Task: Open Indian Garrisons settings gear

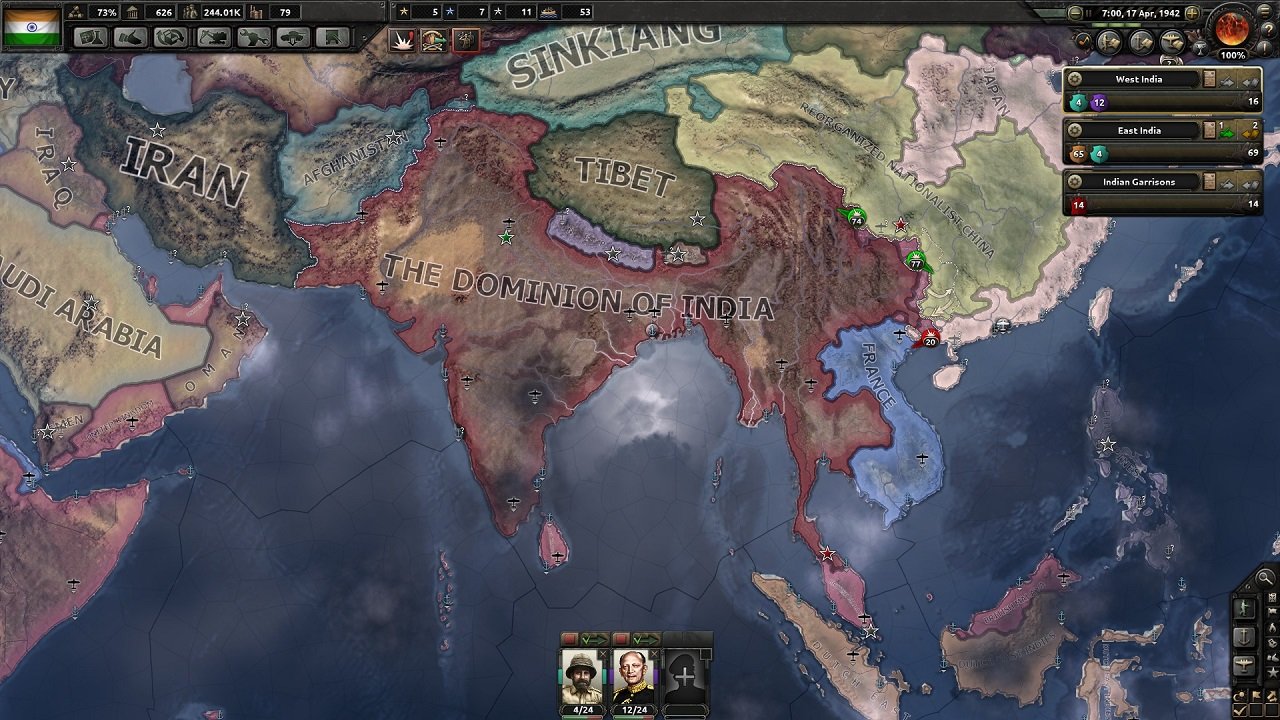Action: [1075, 182]
